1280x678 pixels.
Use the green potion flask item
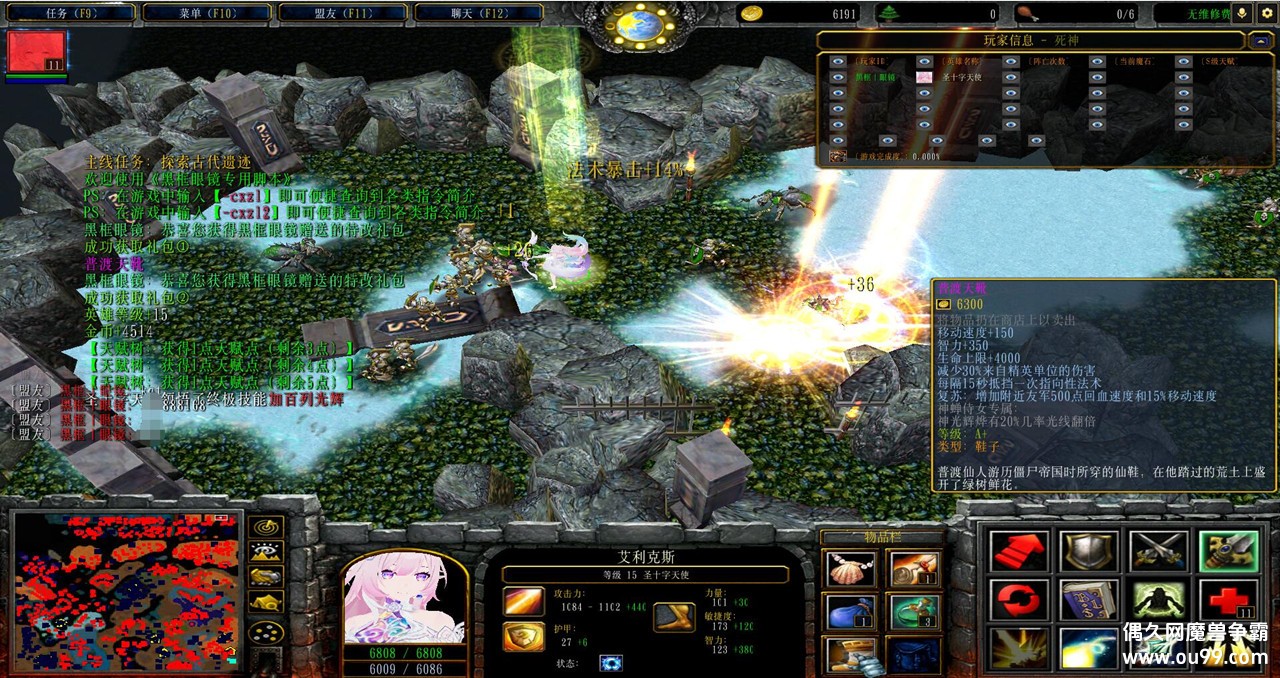coord(912,611)
